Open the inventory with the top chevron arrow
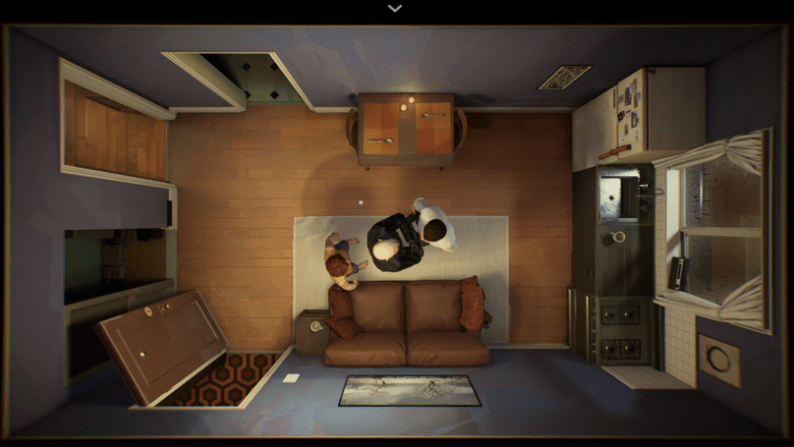This screenshot has width=794, height=447. coord(395,8)
